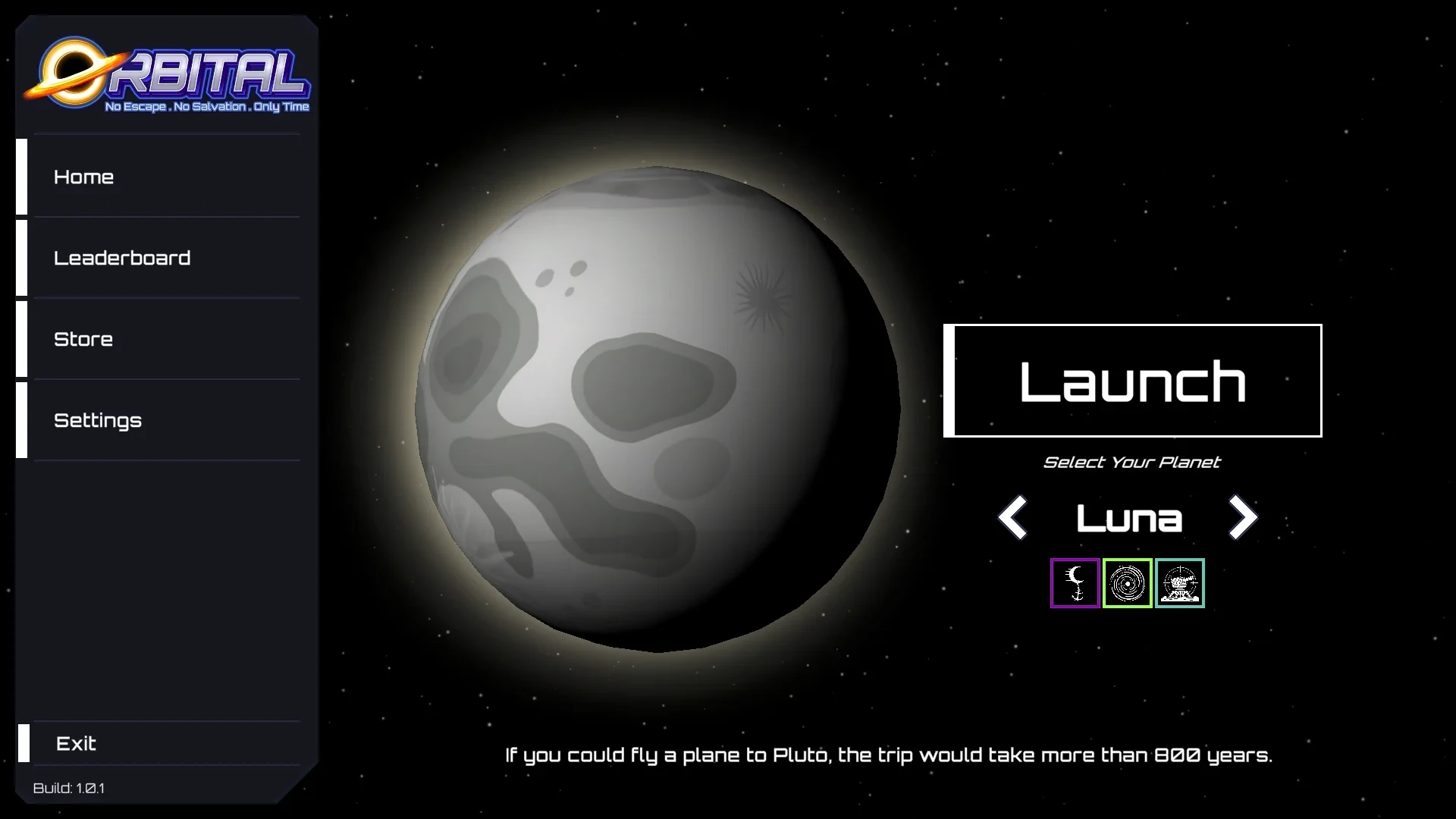1456x819 pixels.
Task: Select the purple moon-and-anchor badge
Action: [1074, 583]
